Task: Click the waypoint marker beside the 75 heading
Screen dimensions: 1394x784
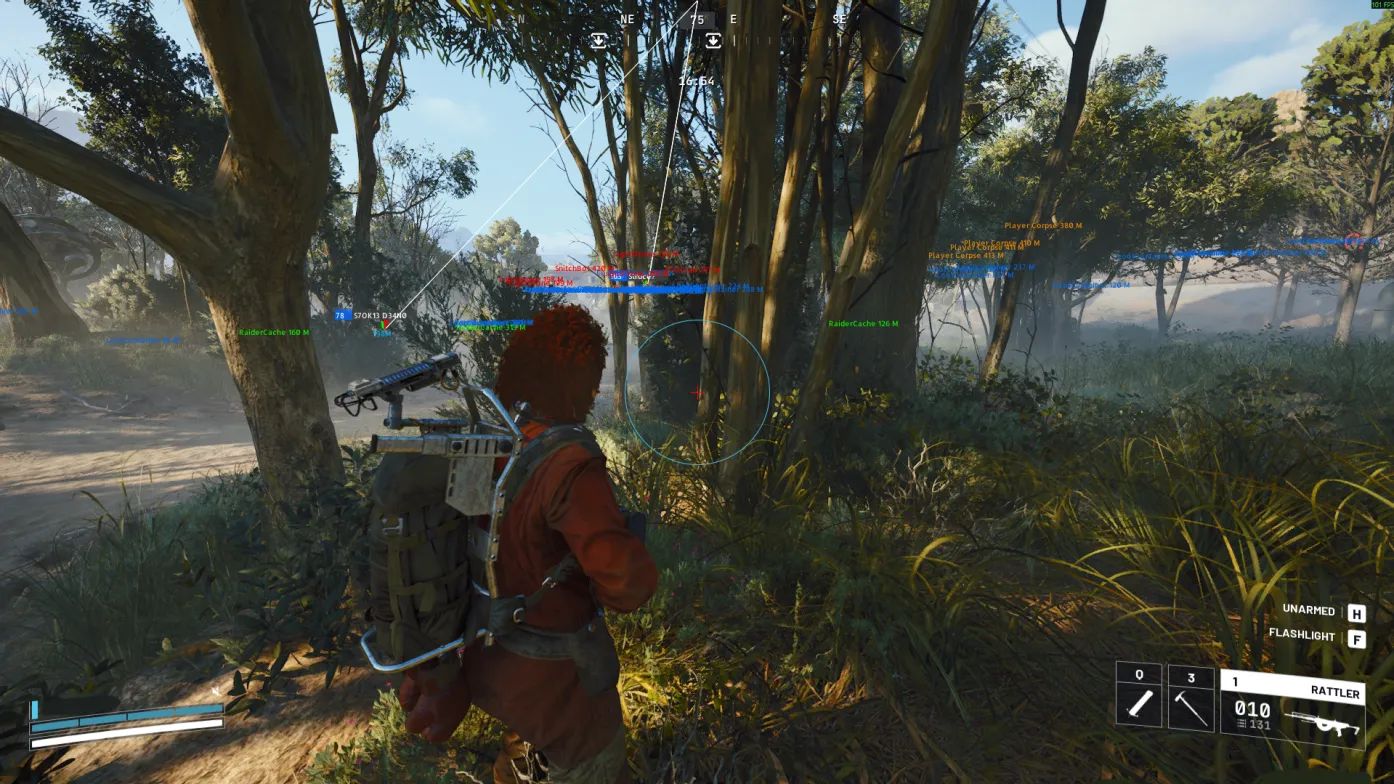Action: pyautogui.click(x=713, y=41)
